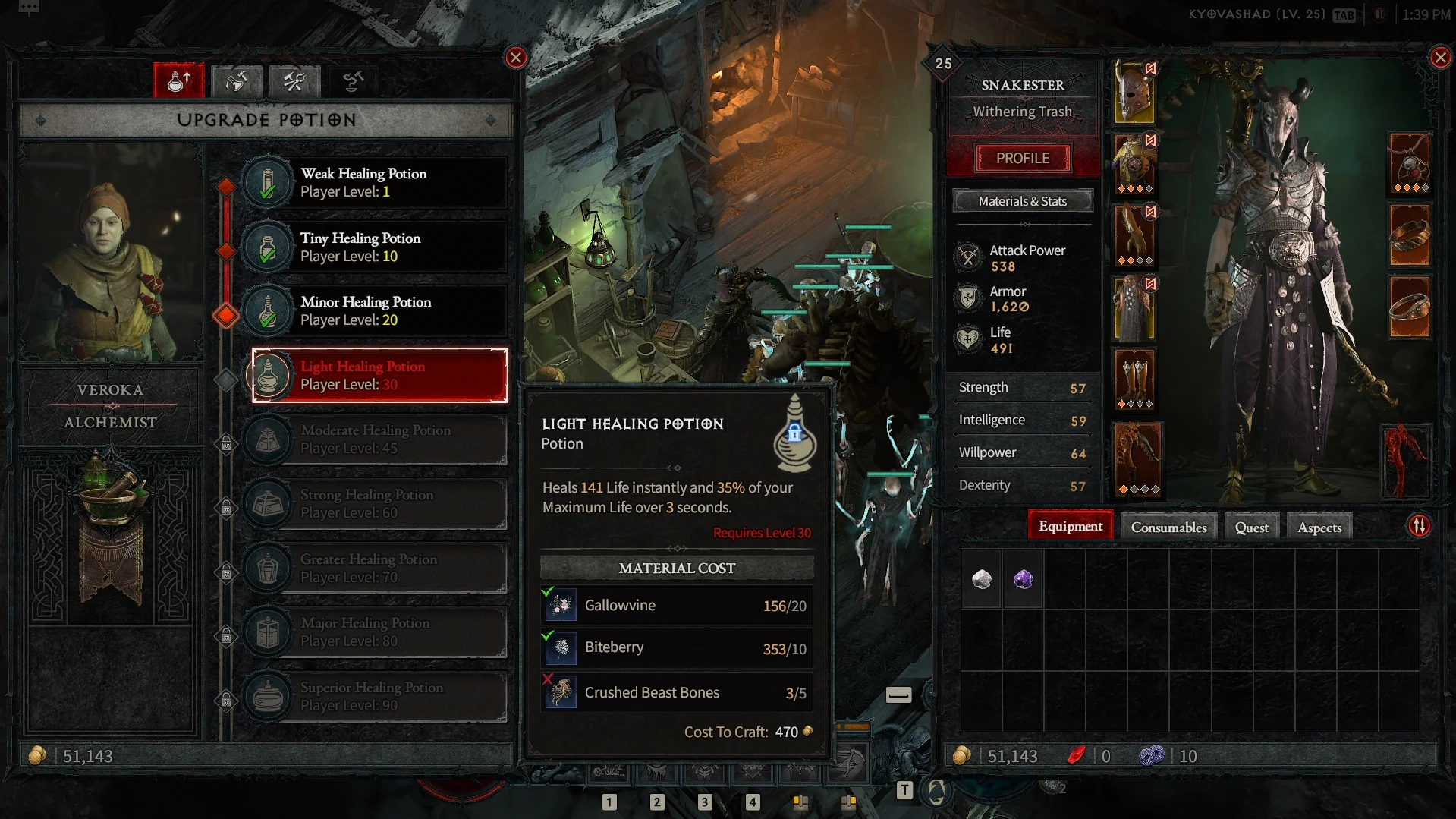Close the alchemist Upgrade Potion panel
Viewport: 1456px width, 819px height.
[x=516, y=58]
